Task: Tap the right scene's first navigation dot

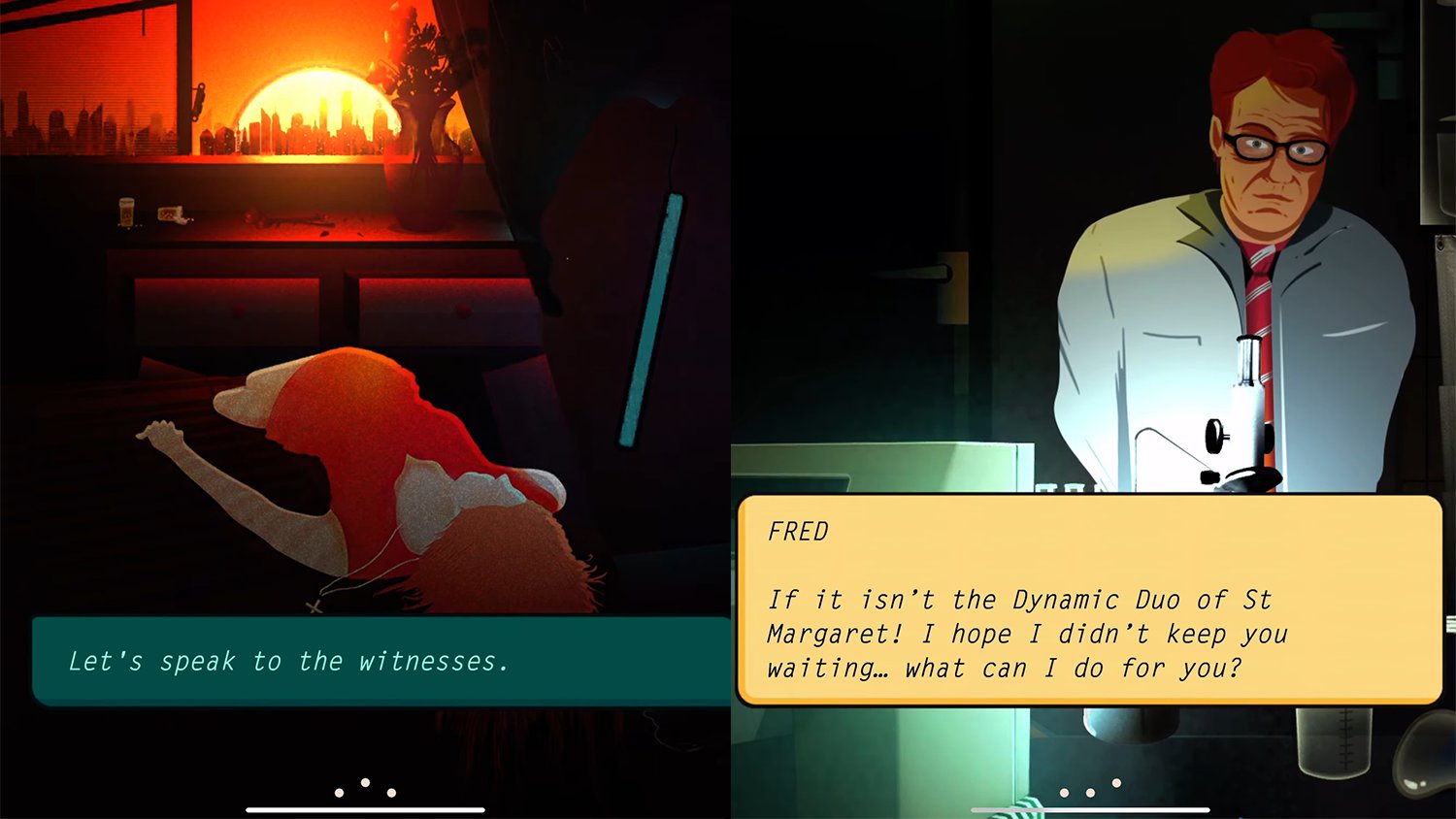Action: point(1063,791)
